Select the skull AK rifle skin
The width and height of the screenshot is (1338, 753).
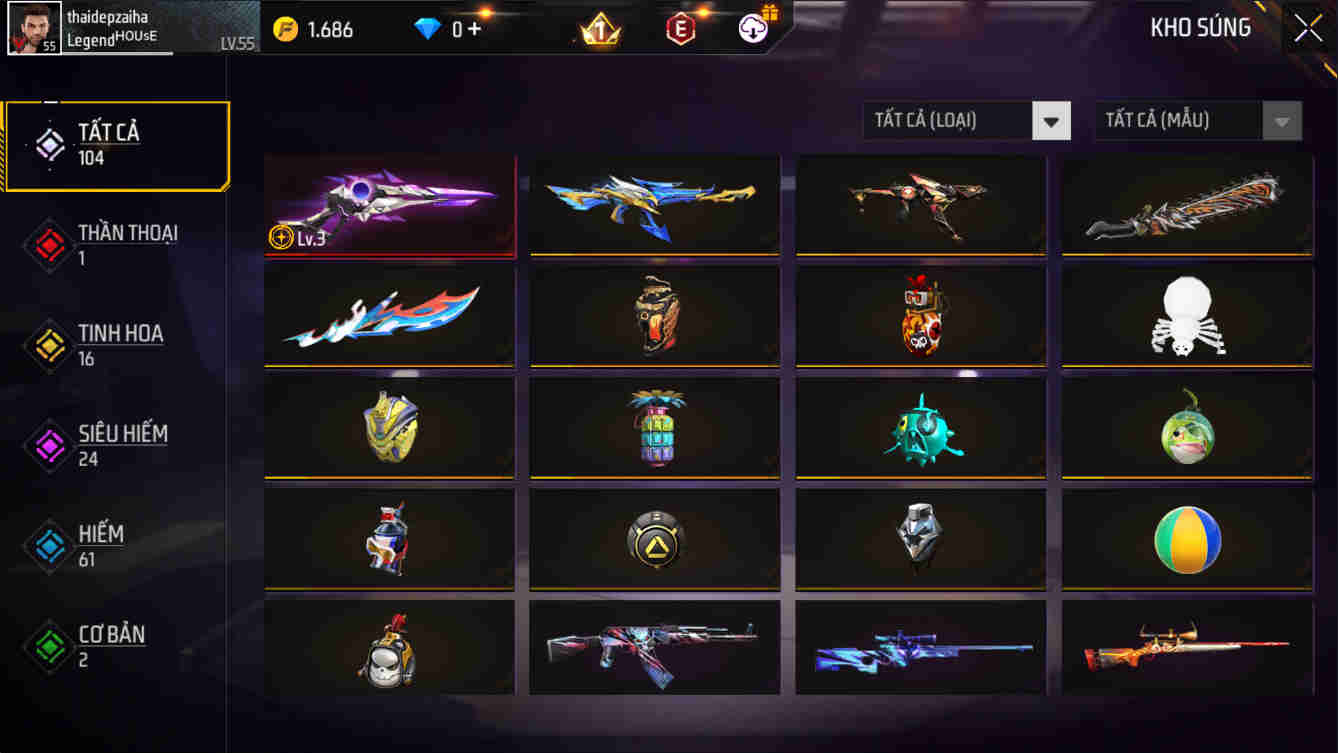[655, 648]
